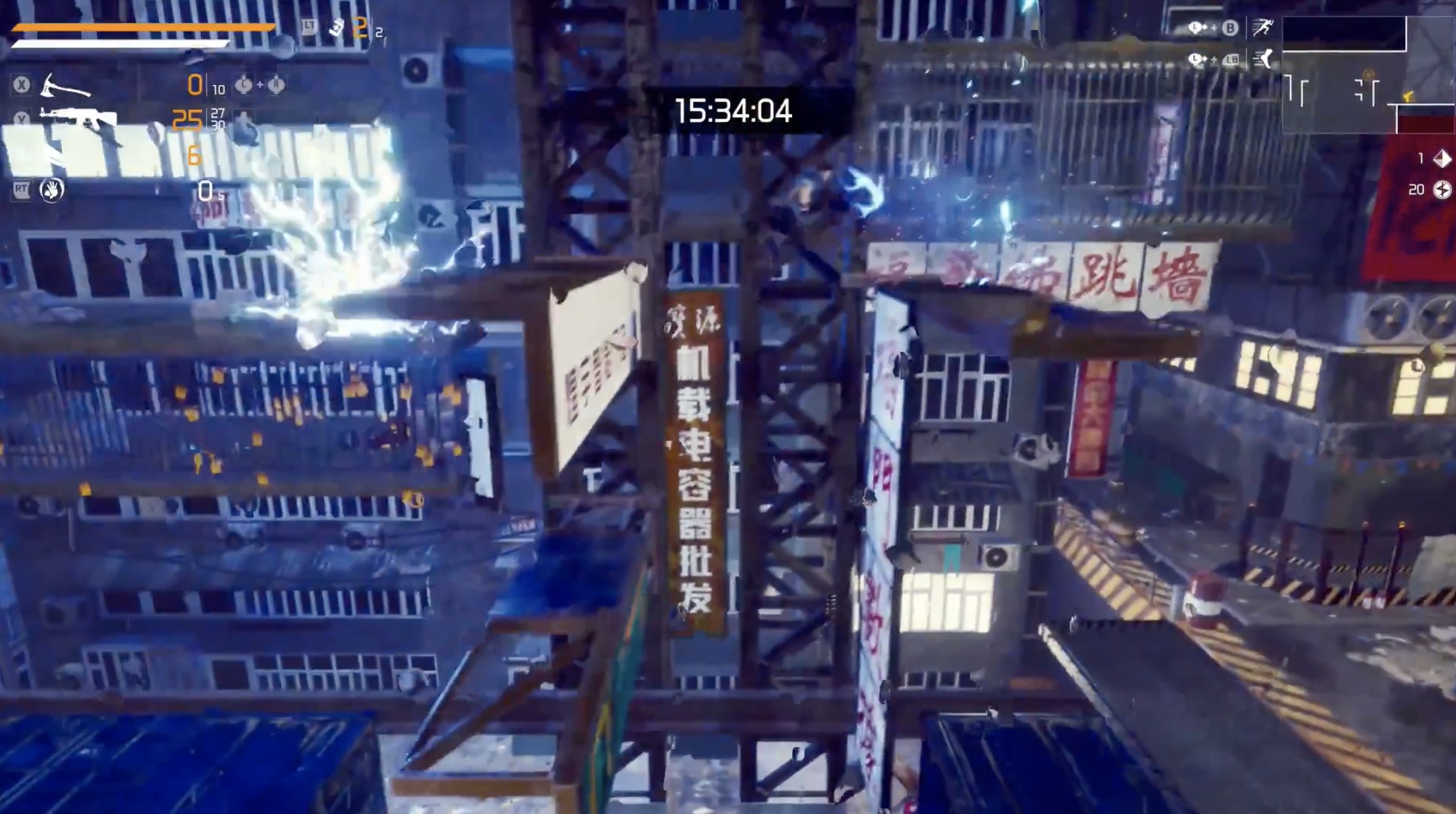Click the left-stick icon in the sprint prompt
This screenshot has height=814, width=1456.
1195,28
